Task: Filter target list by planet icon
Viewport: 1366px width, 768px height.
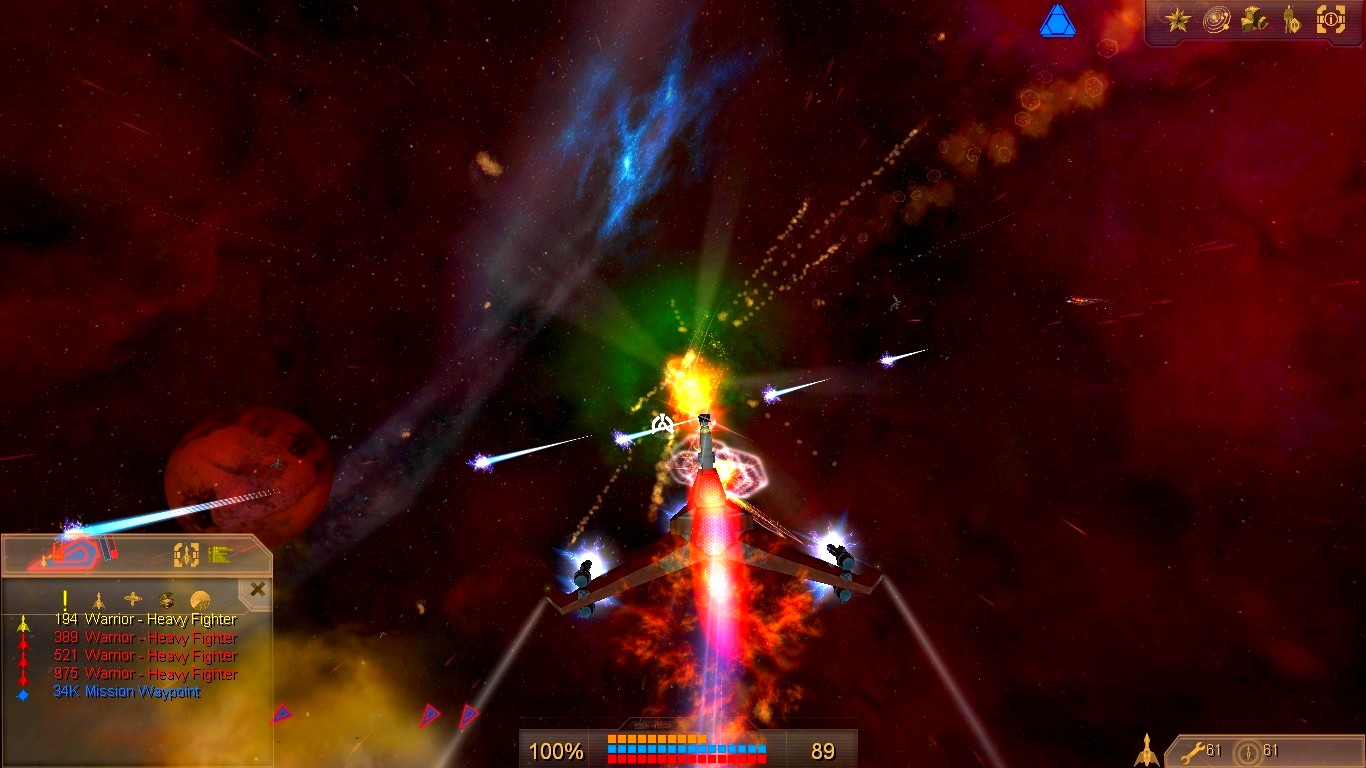Action: click(201, 600)
